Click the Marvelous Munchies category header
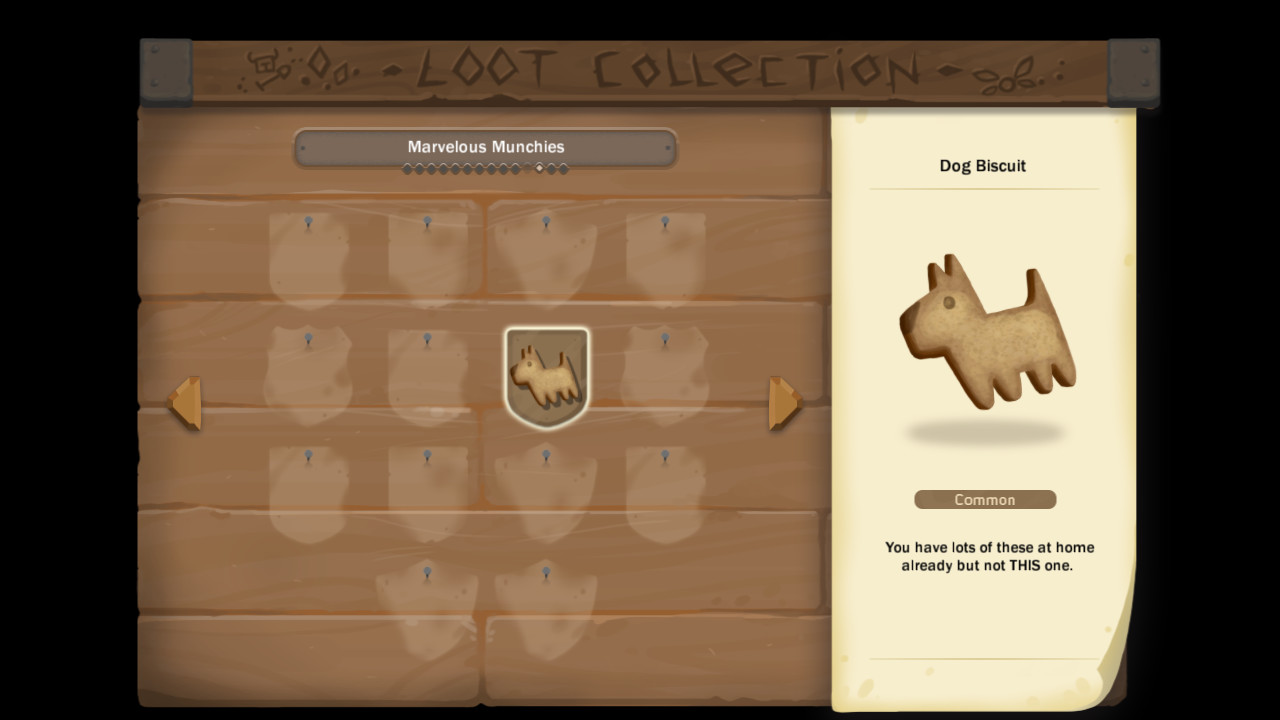 pyautogui.click(x=485, y=147)
